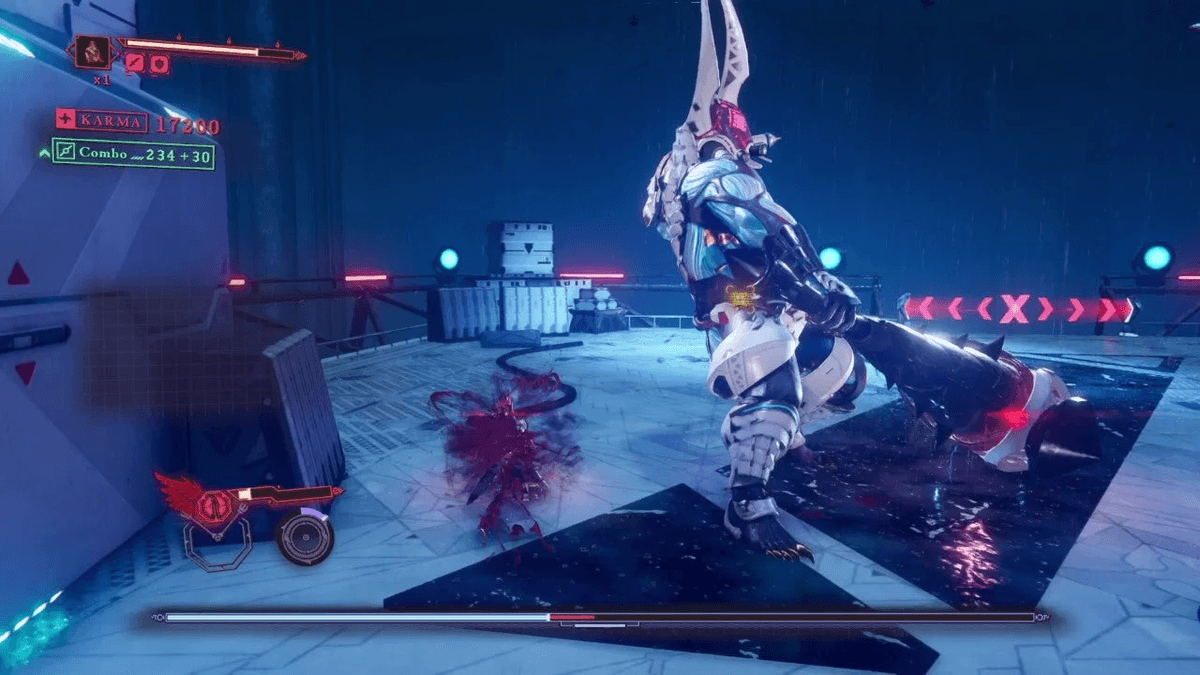Image resolution: width=1200 pixels, height=675 pixels.
Task: Select the red shield buff icon
Action: 159,64
